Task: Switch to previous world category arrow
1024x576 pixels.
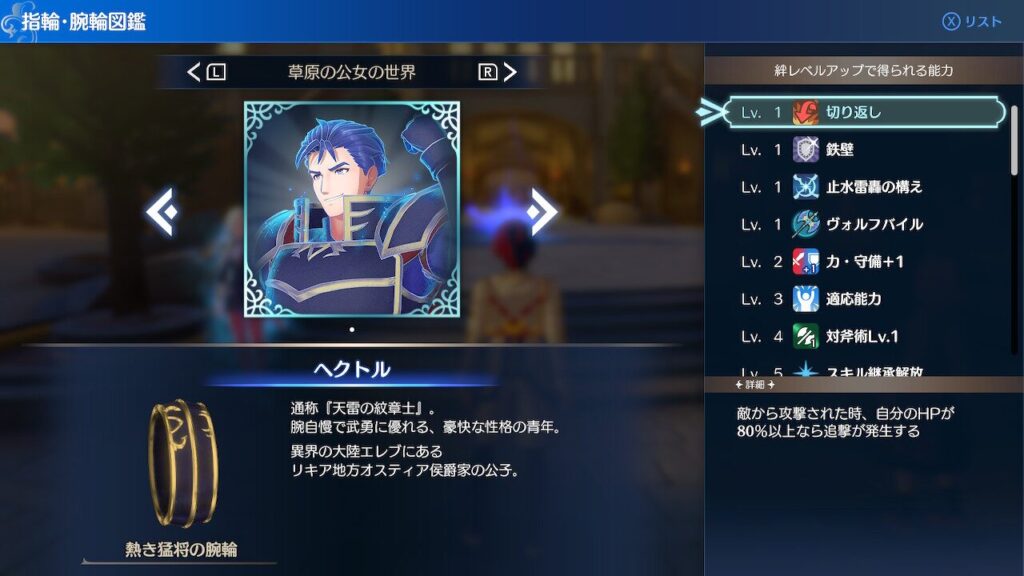Action: point(196,72)
